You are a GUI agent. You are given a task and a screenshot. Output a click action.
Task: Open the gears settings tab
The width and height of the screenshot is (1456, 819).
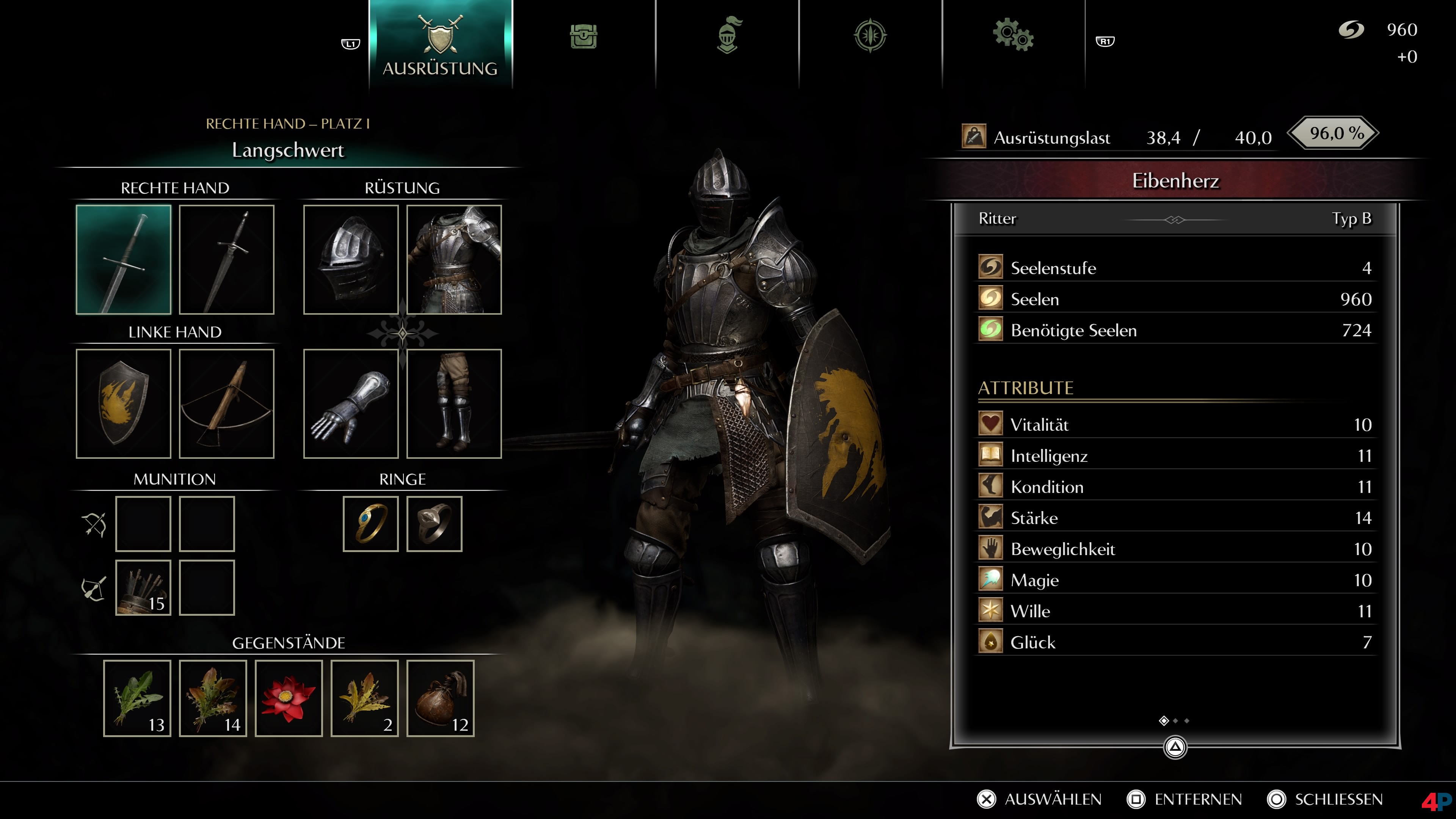[x=1013, y=36]
